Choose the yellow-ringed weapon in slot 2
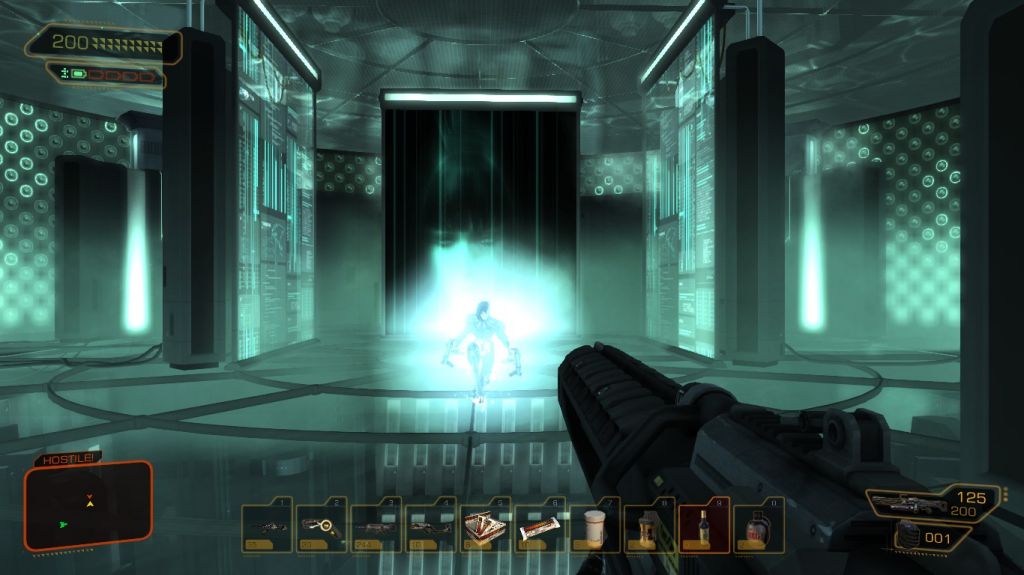The height and width of the screenshot is (575, 1024). tap(322, 527)
